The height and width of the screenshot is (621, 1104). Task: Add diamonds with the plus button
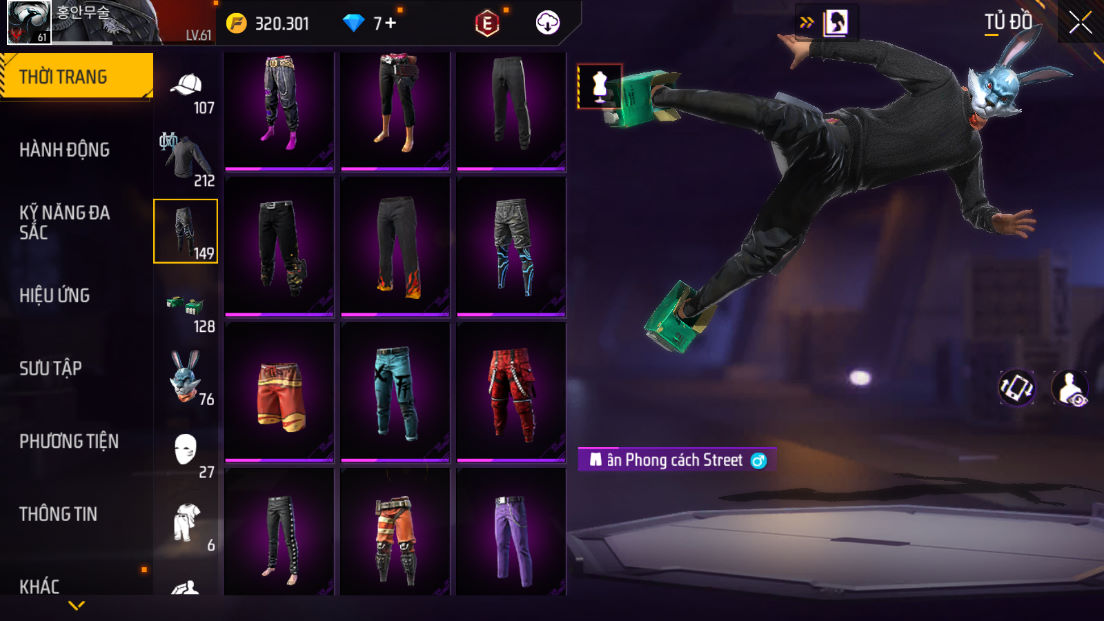(390, 23)
